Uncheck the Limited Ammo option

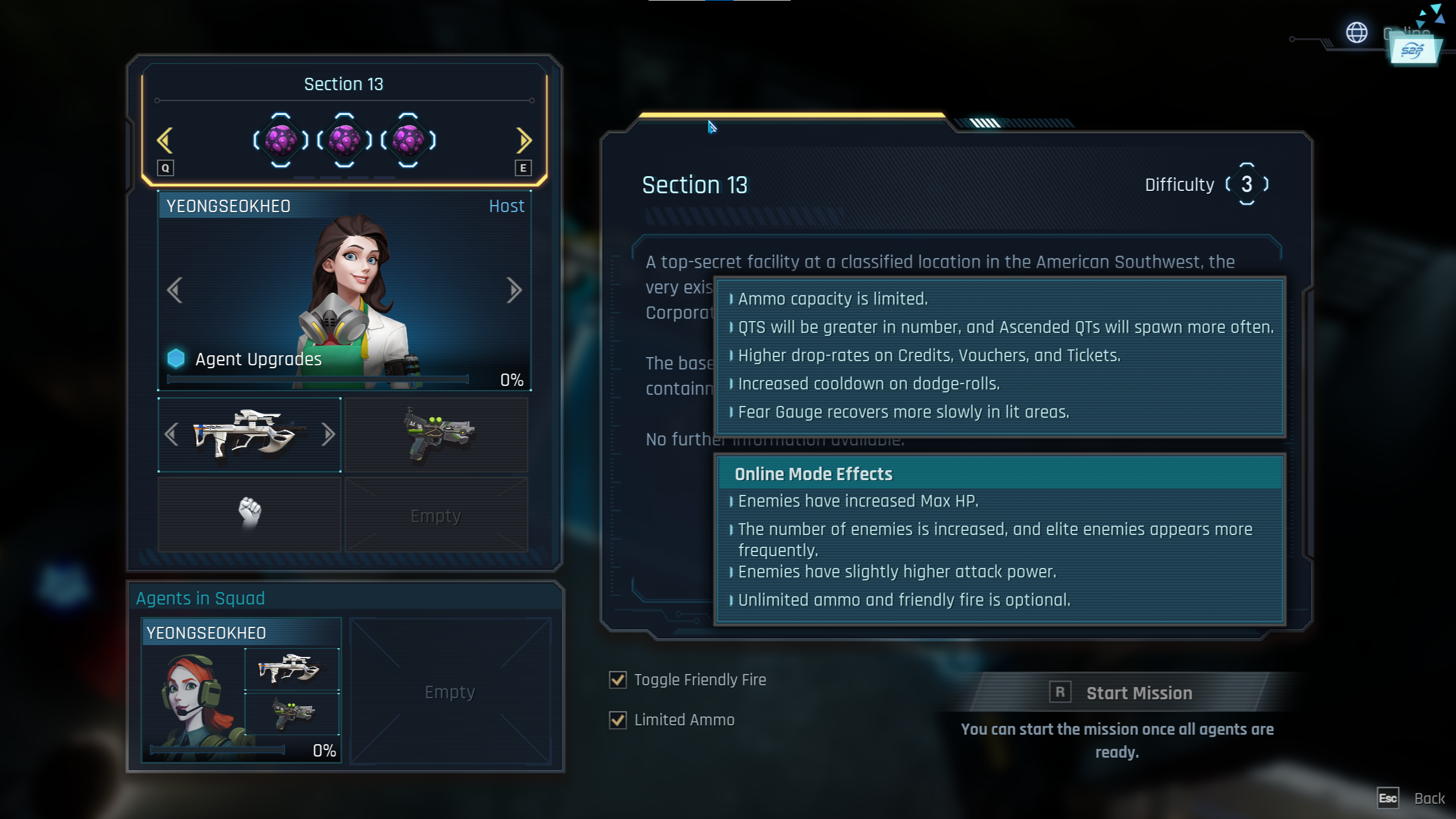618,720
